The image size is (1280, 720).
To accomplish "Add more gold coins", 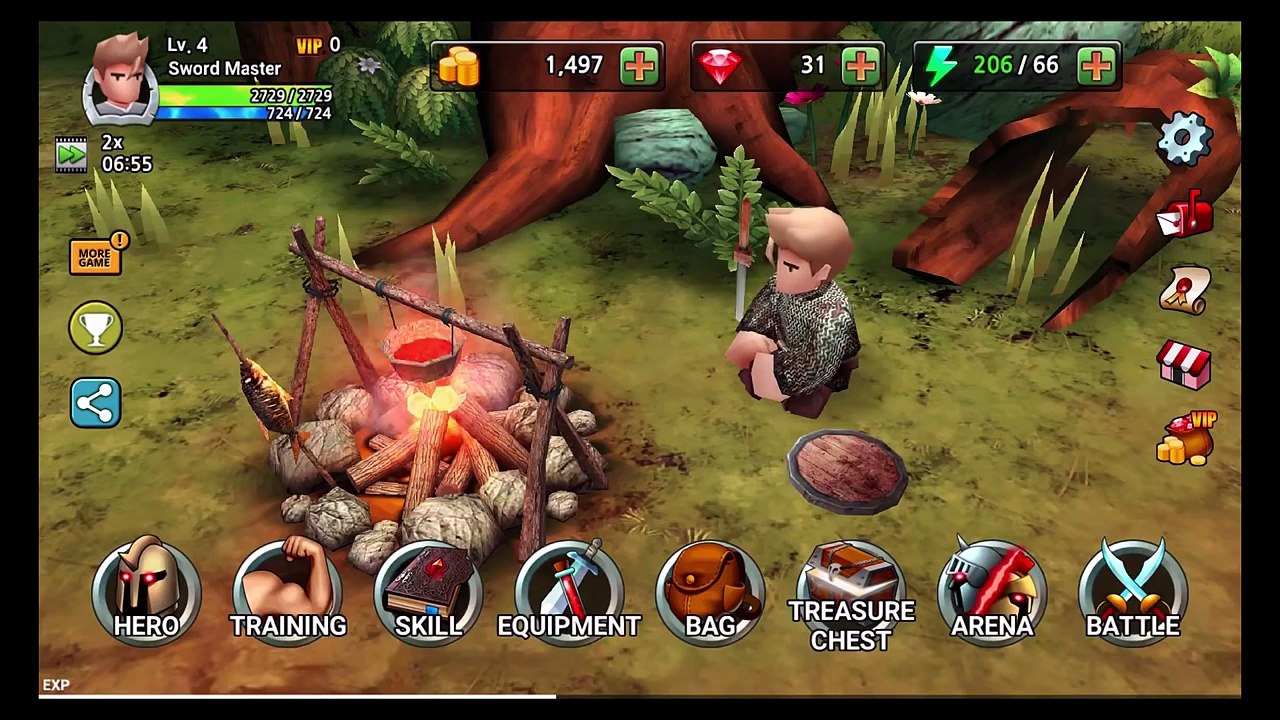I will [640, 66].
